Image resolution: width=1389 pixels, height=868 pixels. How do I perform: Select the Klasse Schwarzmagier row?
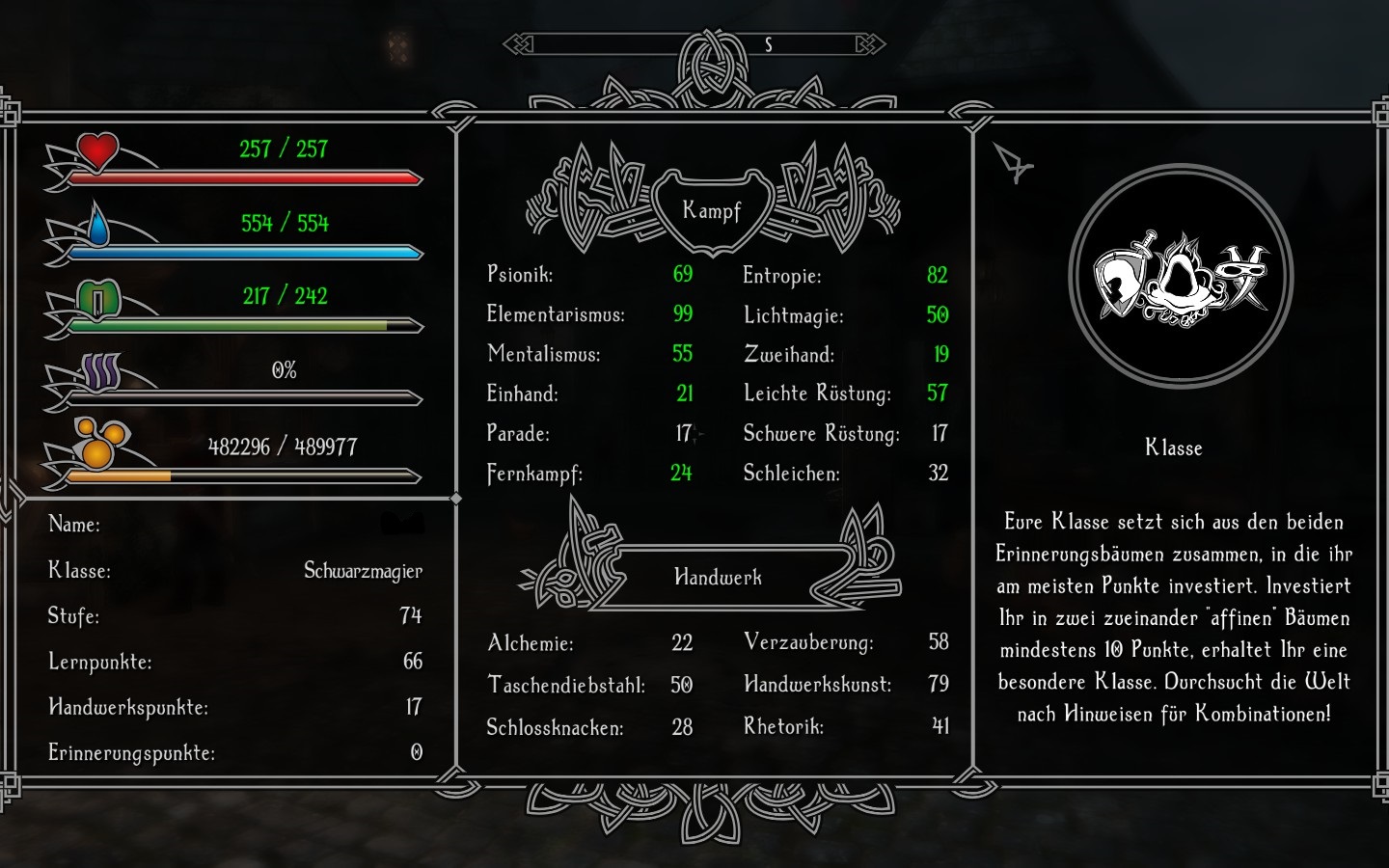coord(235,571)
